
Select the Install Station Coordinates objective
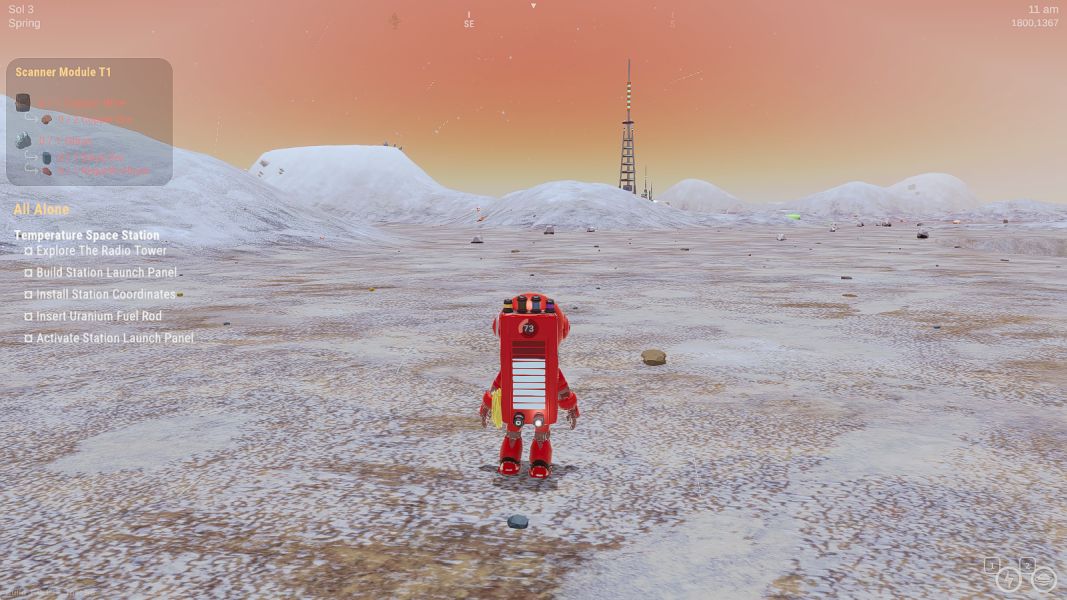(105, 294)
